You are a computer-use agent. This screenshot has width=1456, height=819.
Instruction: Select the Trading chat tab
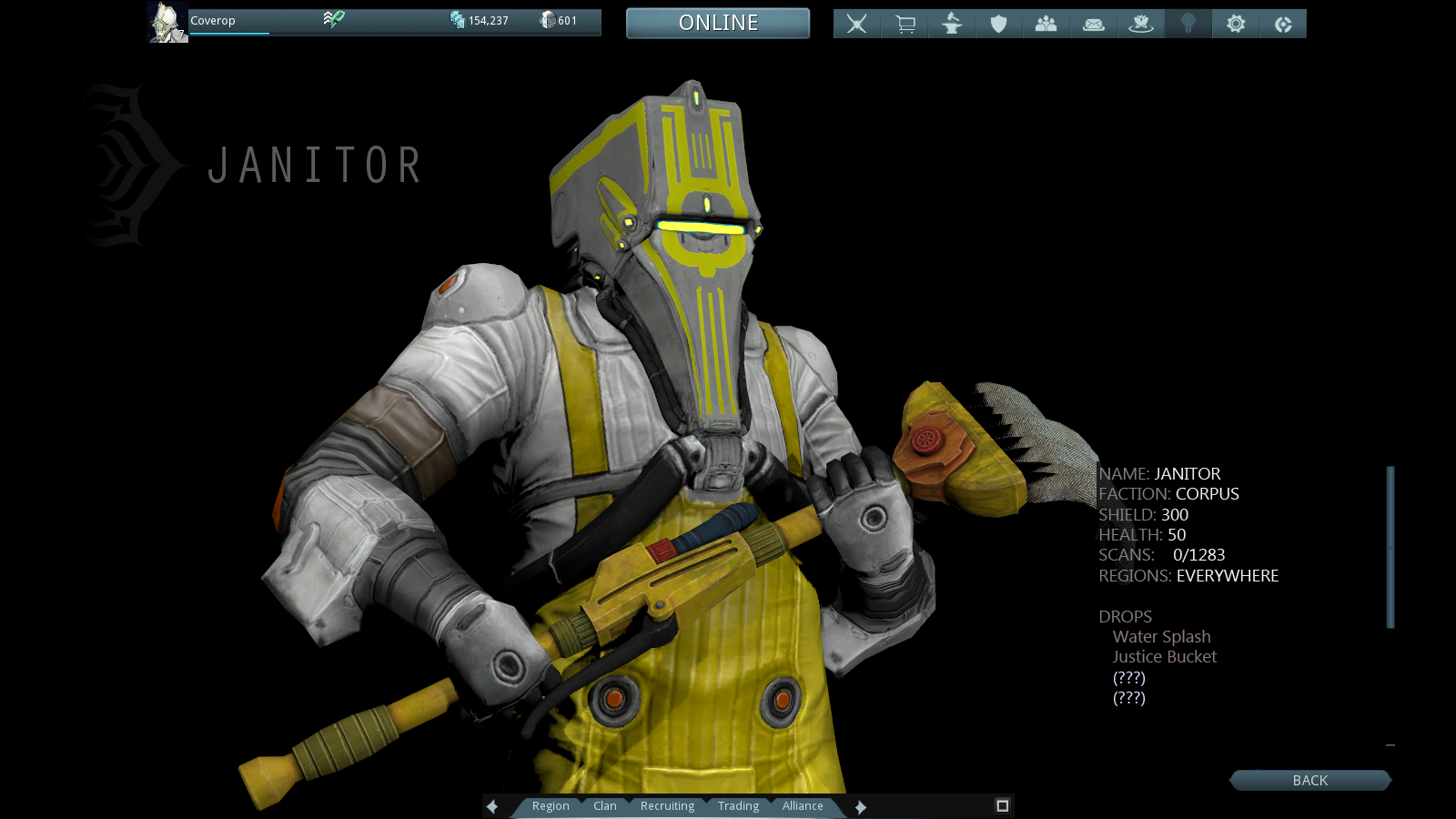click(738, 806)
